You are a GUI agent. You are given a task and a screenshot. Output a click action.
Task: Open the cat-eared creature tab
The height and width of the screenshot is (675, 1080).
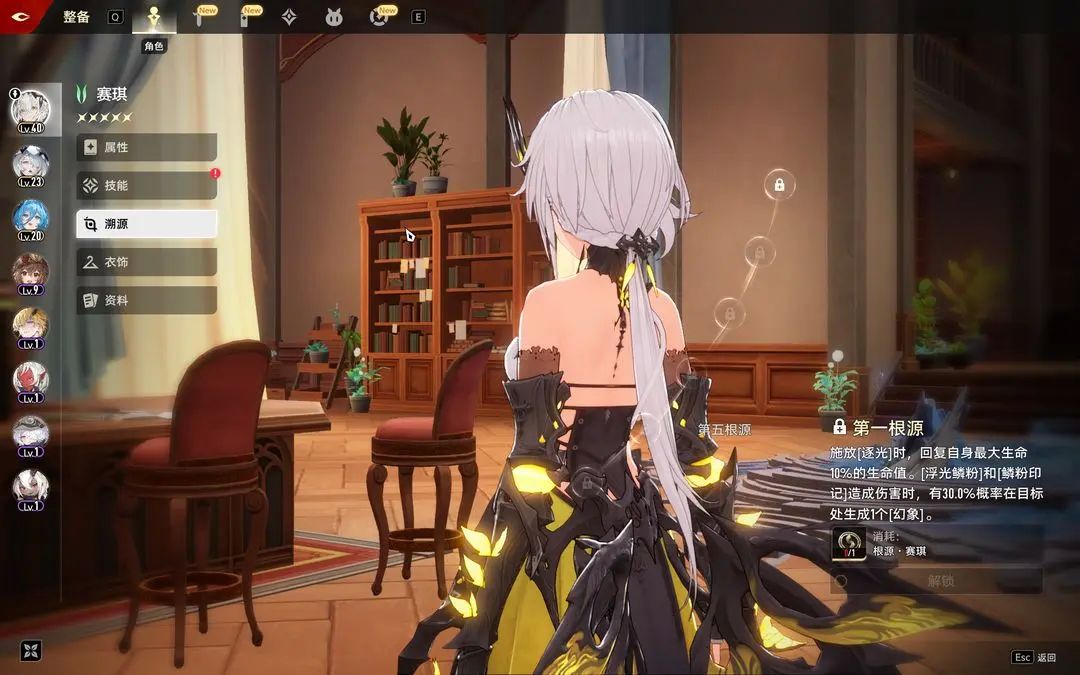tap(334, 17)
